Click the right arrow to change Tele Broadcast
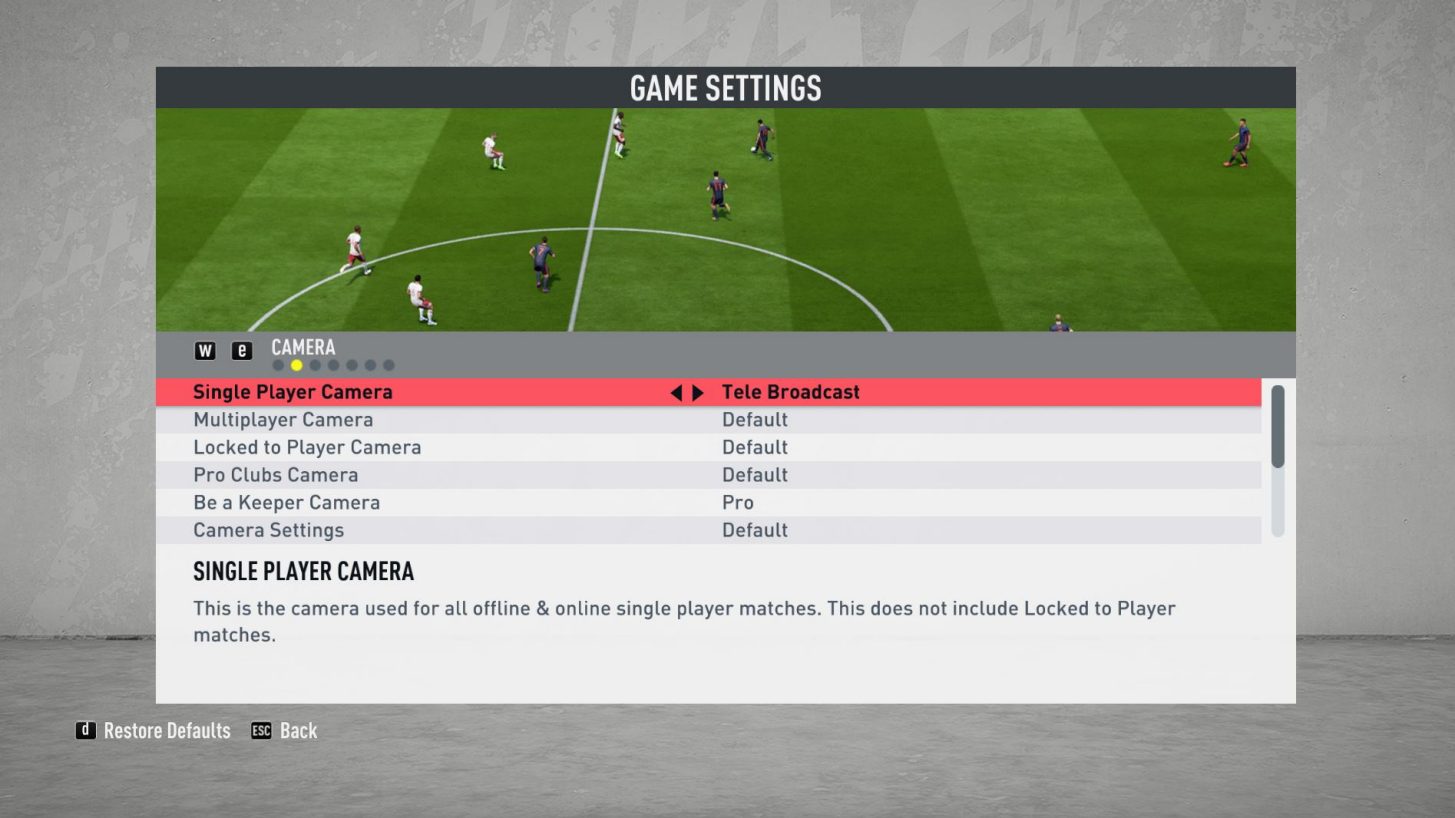This screenshot has height=818, width=1455. pyautogui.click(x=699, y=391)
